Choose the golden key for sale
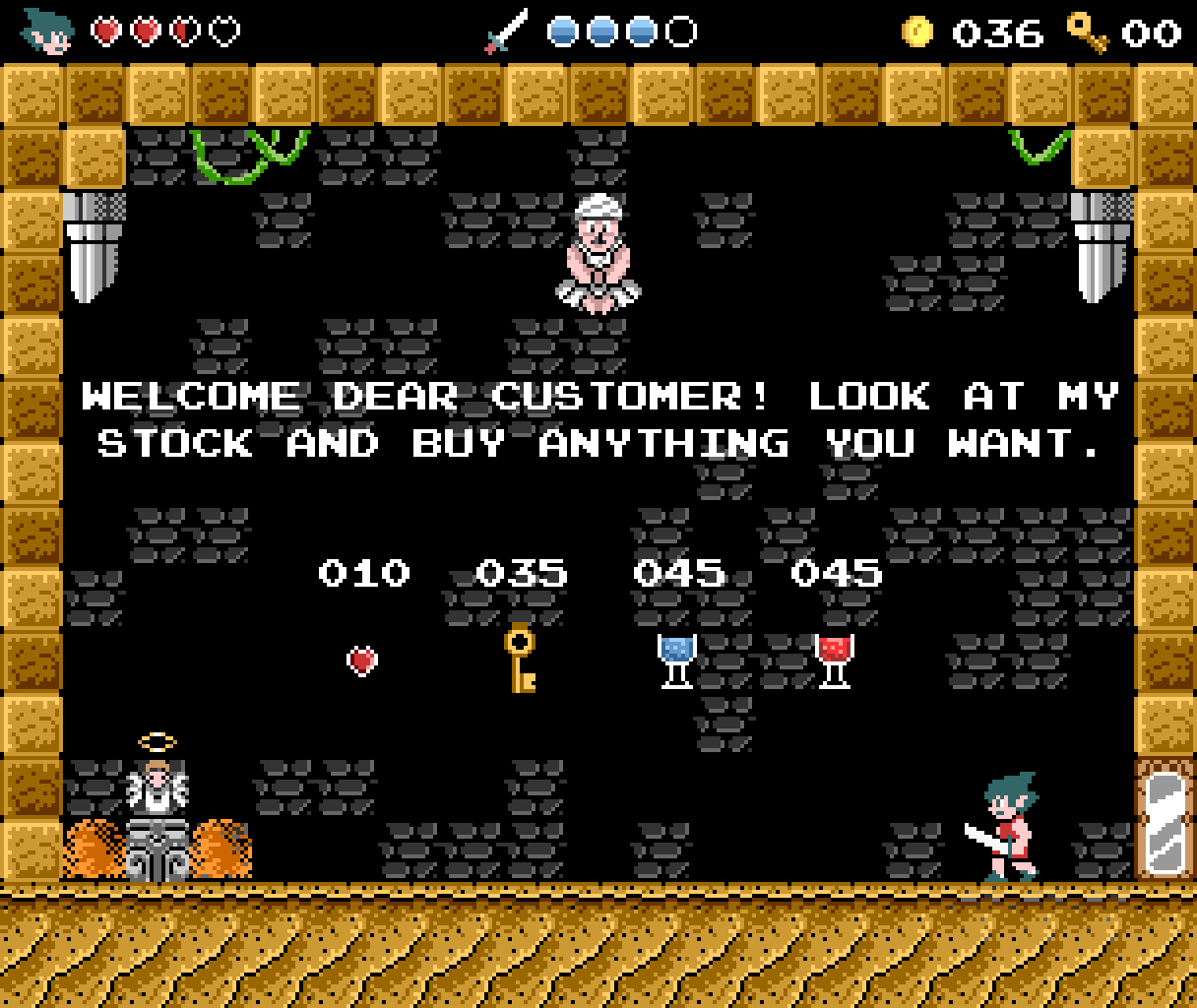Screen dimensions: 1197x1008 (520, 658)
